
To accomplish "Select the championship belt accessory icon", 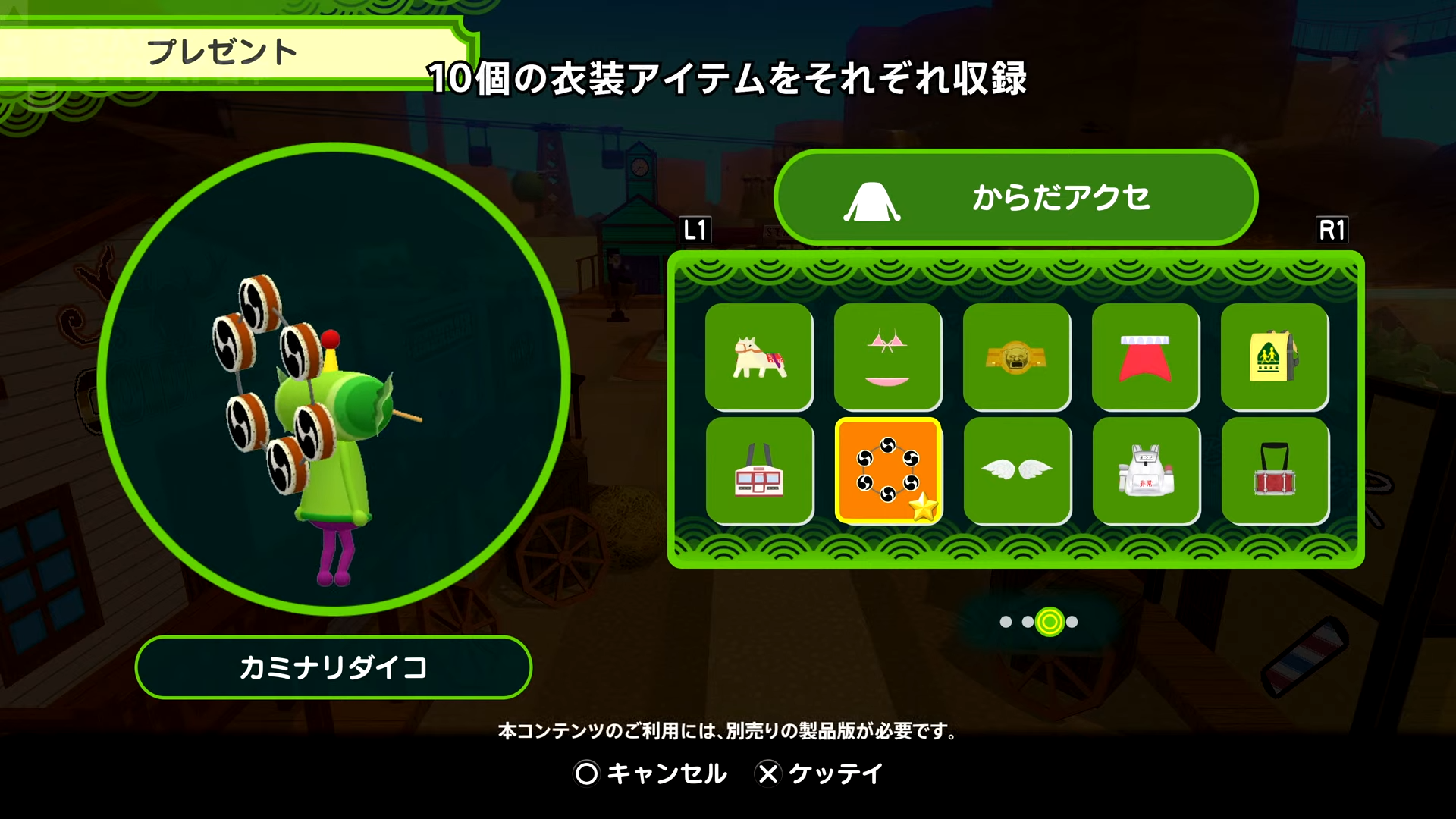I will [1018, 358].
